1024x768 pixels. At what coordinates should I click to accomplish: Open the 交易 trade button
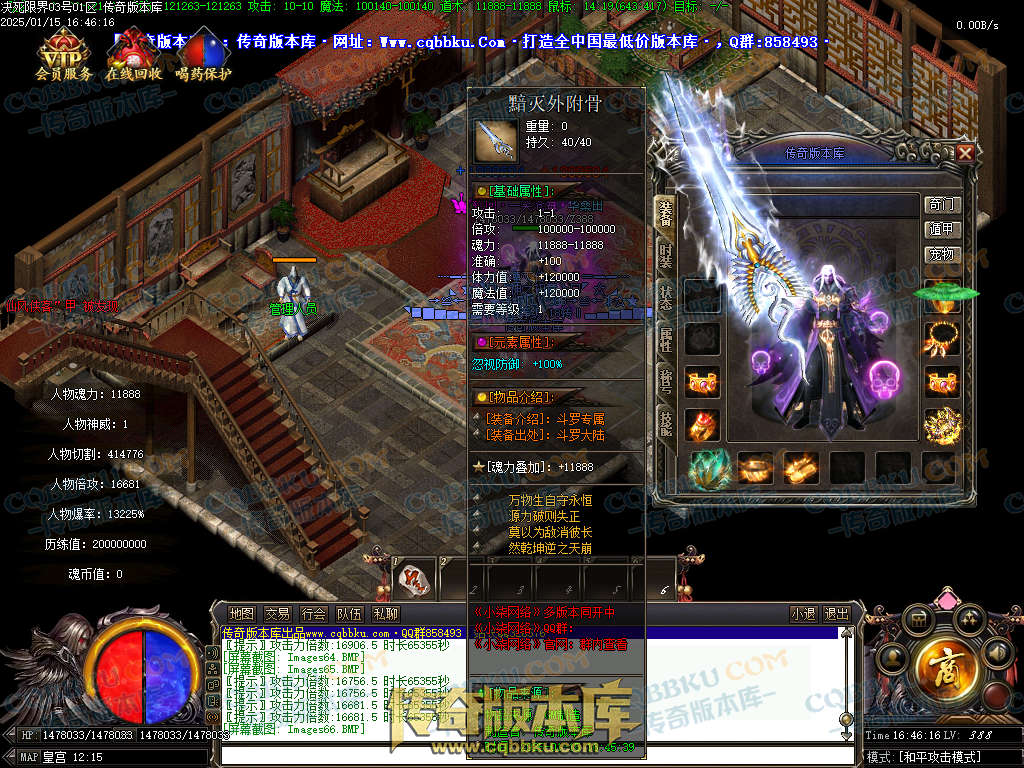[277, 613]
